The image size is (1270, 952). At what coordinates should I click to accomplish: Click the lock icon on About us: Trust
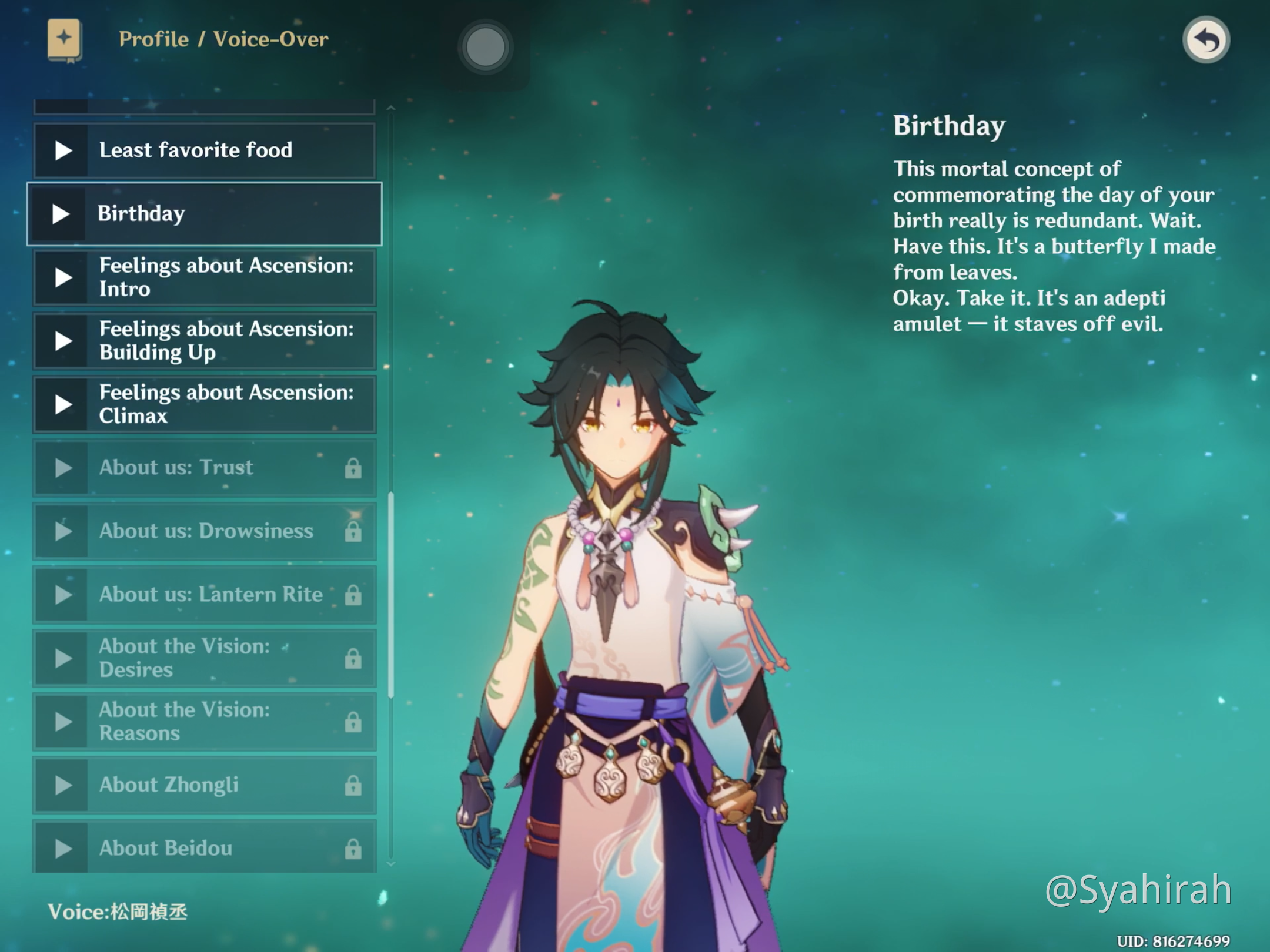[x=353, y=467]
